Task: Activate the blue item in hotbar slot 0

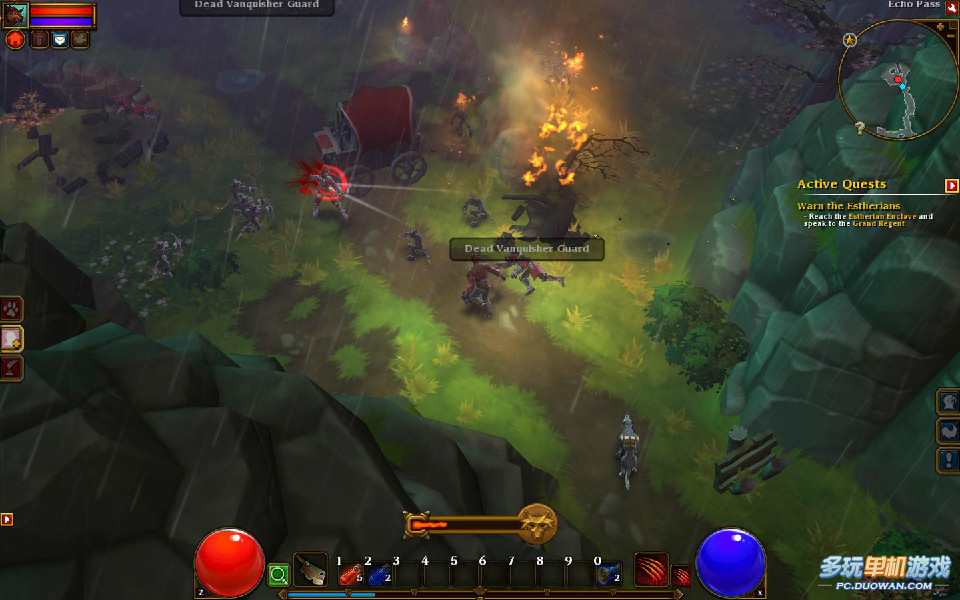Action: pyautogui.click(x=608, y=575)
